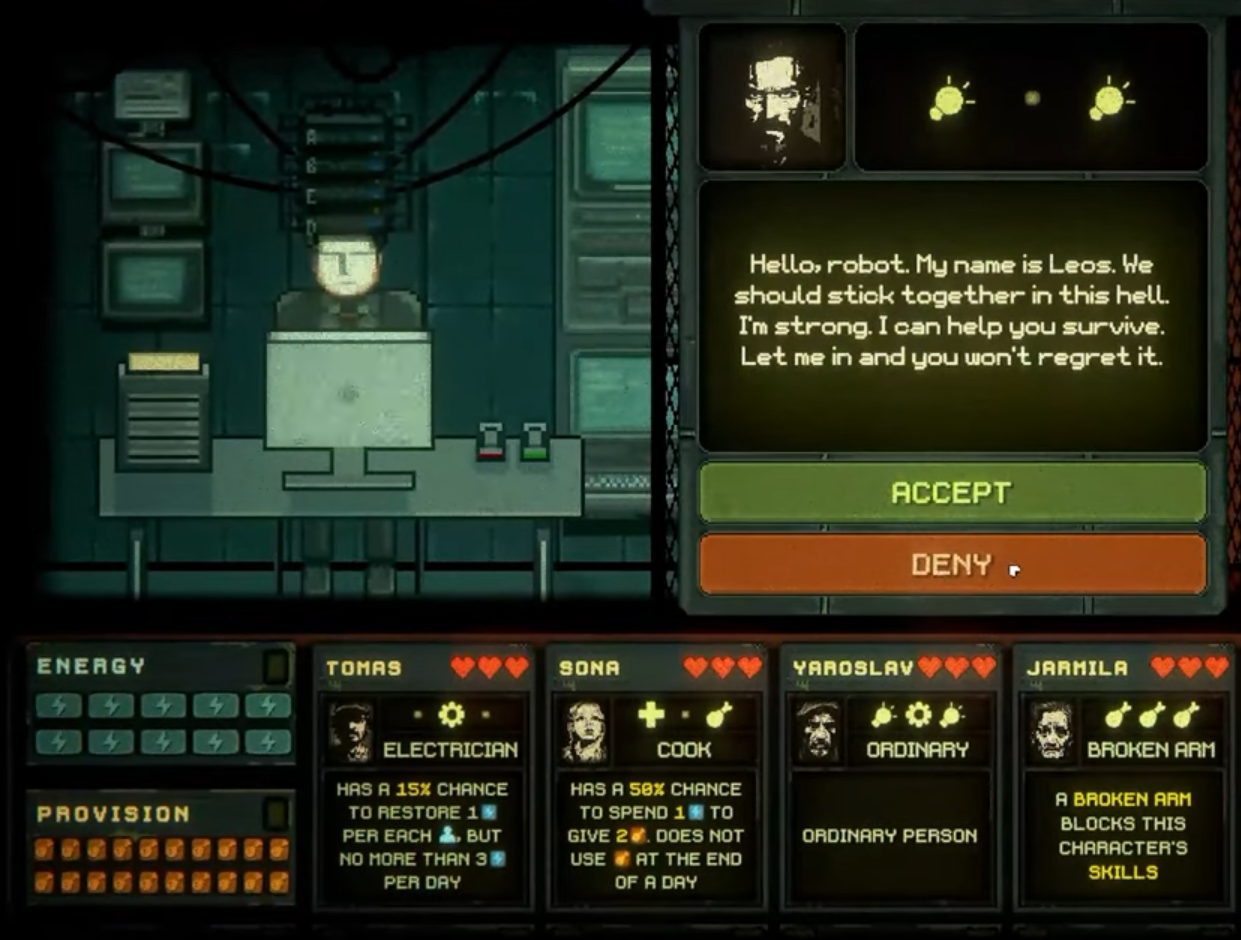Click Leos's portrait in the dialogue panel
The width and height of the screenshot is (1241, 940).
click(x=772, y=97)
